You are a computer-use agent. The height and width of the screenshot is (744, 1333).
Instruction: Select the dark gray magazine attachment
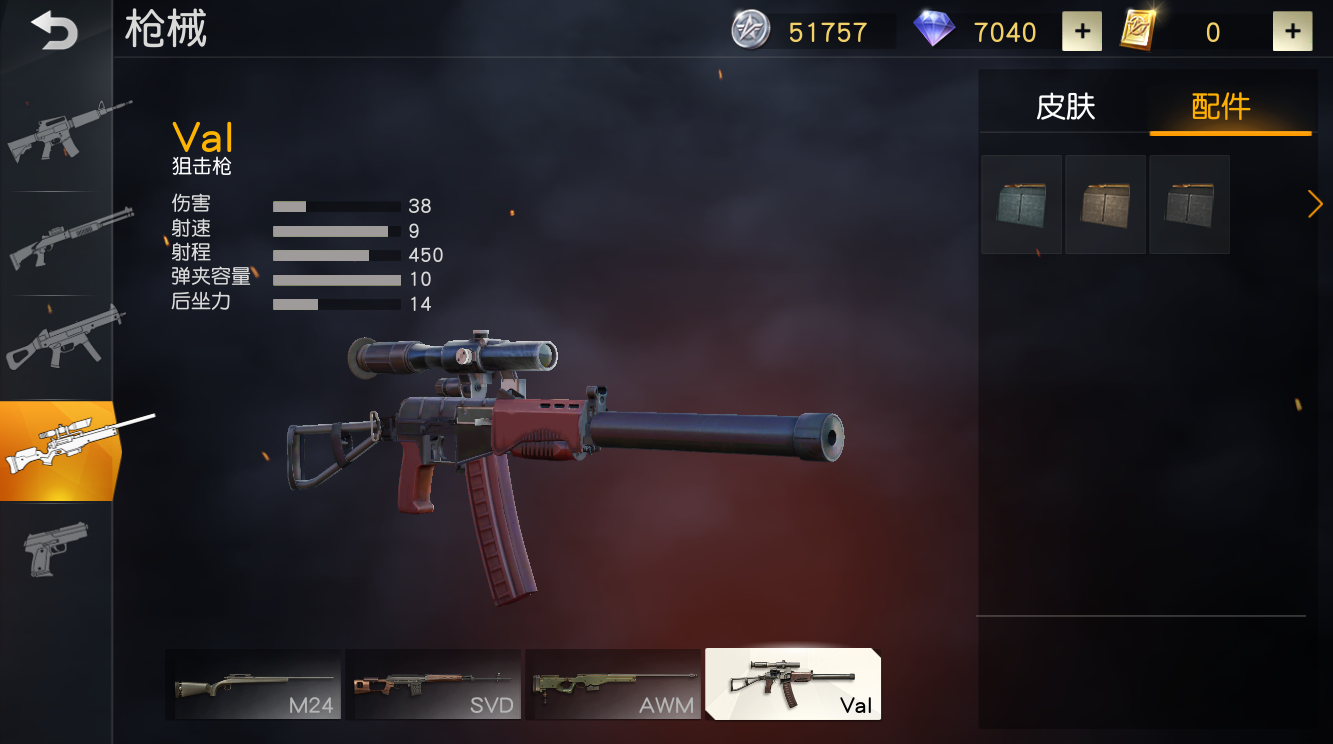[1189, 204]
